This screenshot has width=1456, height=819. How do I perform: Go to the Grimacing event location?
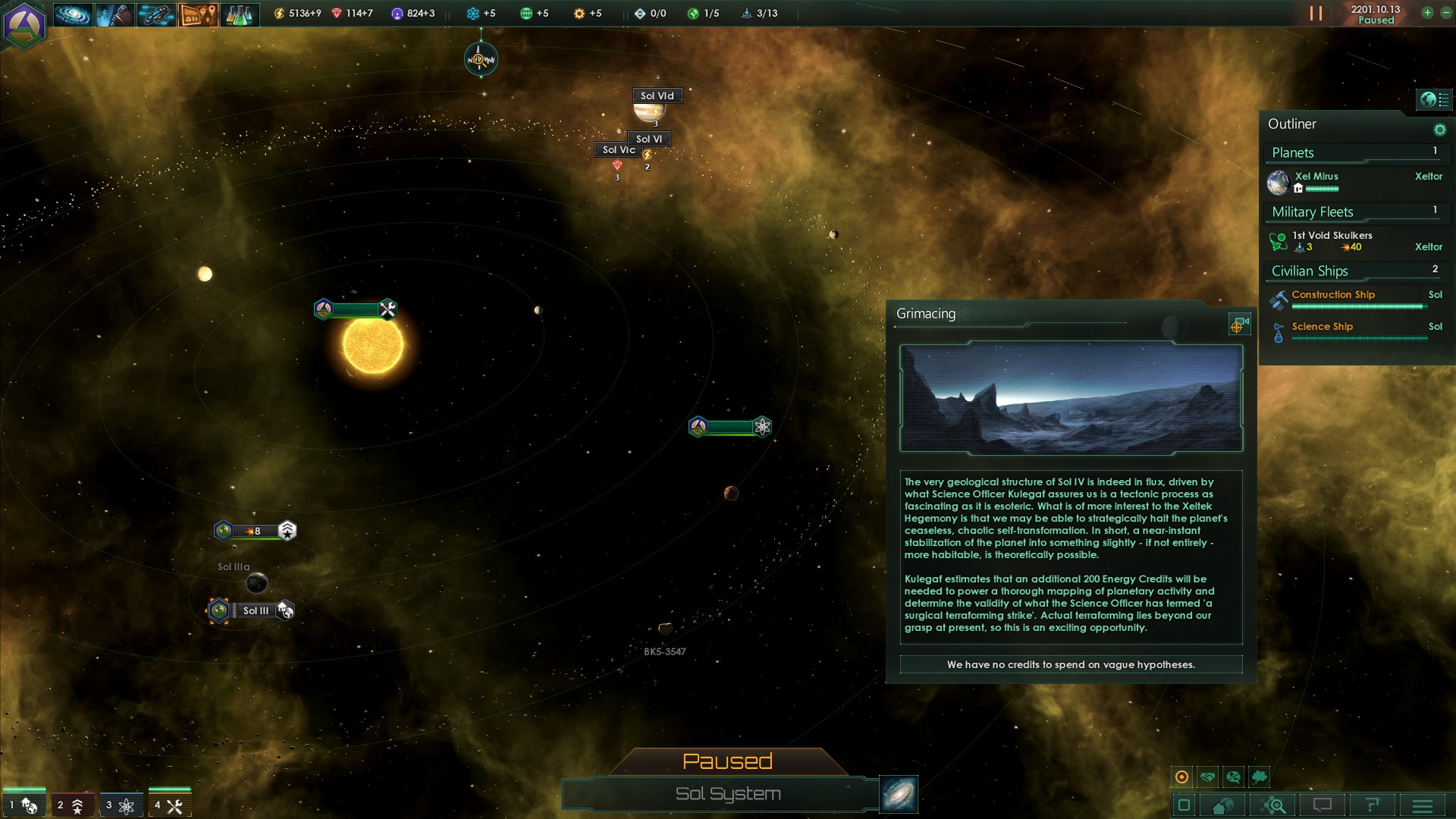pyautogui.click(x=1238, y=325)
